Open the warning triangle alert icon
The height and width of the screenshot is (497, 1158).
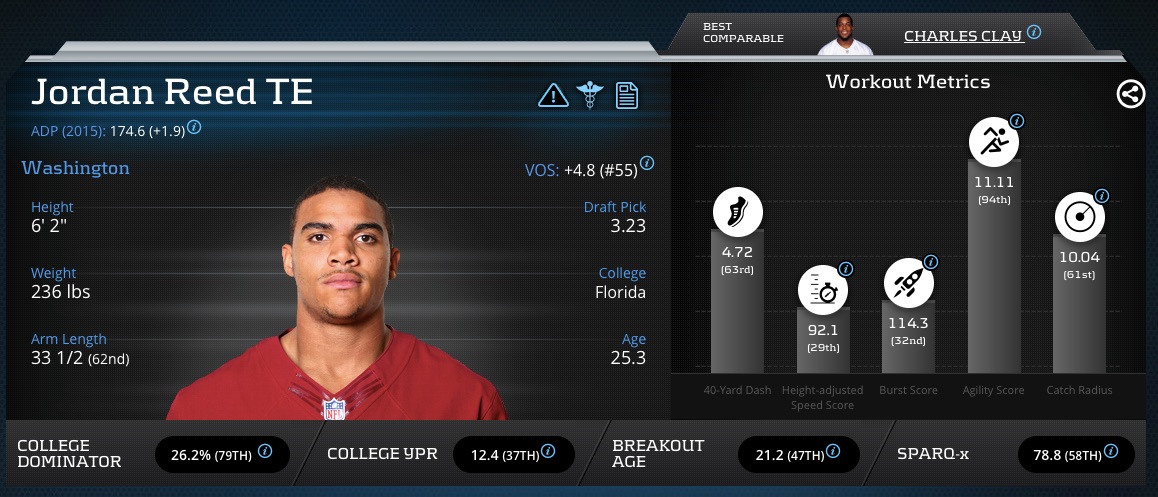(x=552, y=95)
